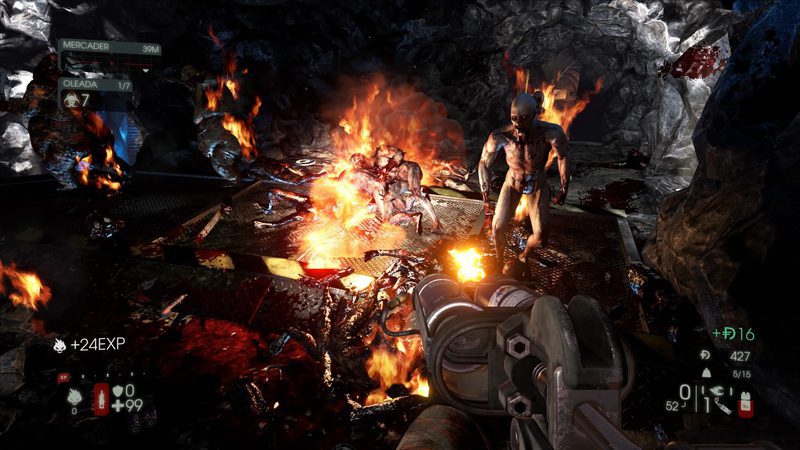Screen dimensions: 800x450
Task: Click the carry weight icon
Action: click(705, 374)
